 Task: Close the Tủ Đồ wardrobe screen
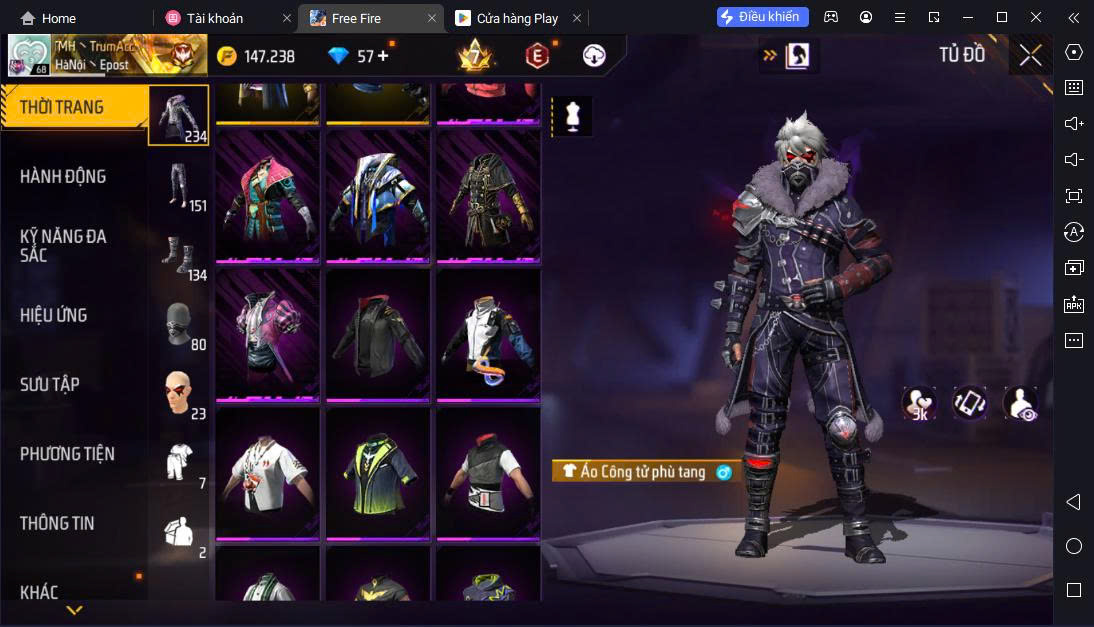(1031, 56)
